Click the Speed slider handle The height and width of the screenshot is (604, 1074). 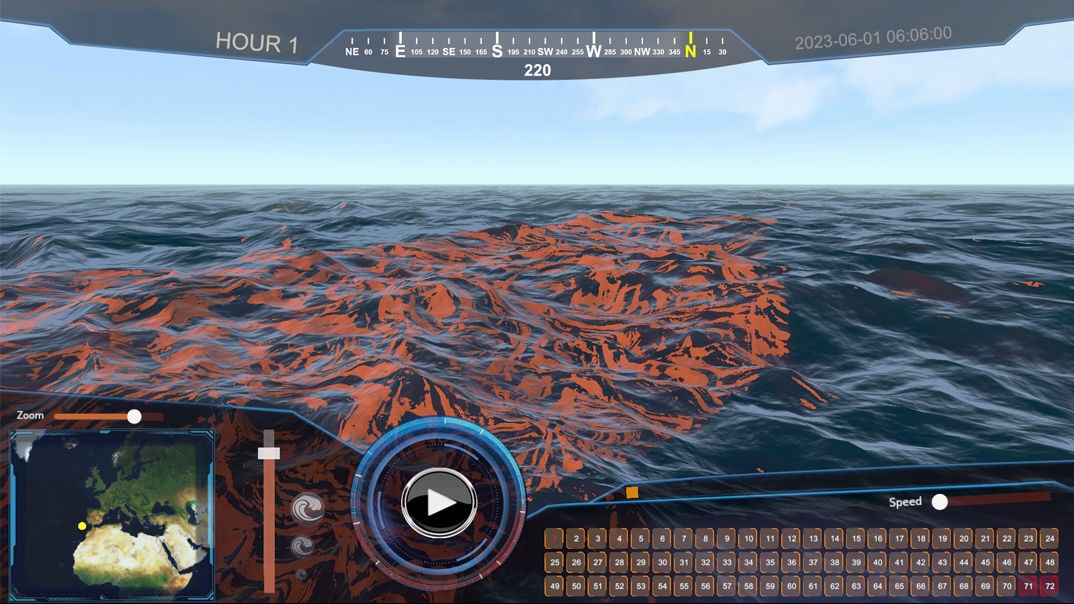point(939,502)
